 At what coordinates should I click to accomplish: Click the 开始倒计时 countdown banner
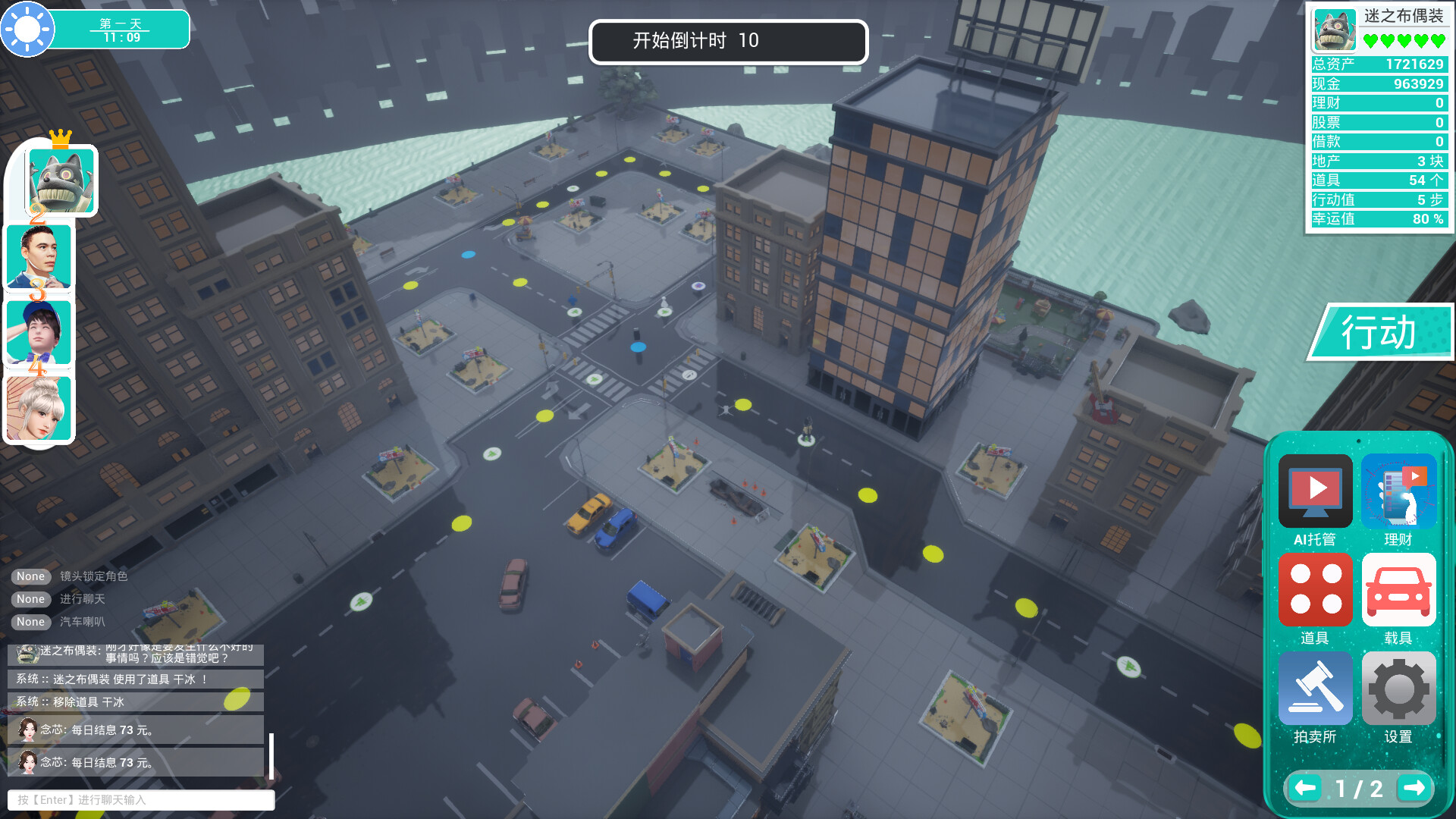tap(728, 42)
